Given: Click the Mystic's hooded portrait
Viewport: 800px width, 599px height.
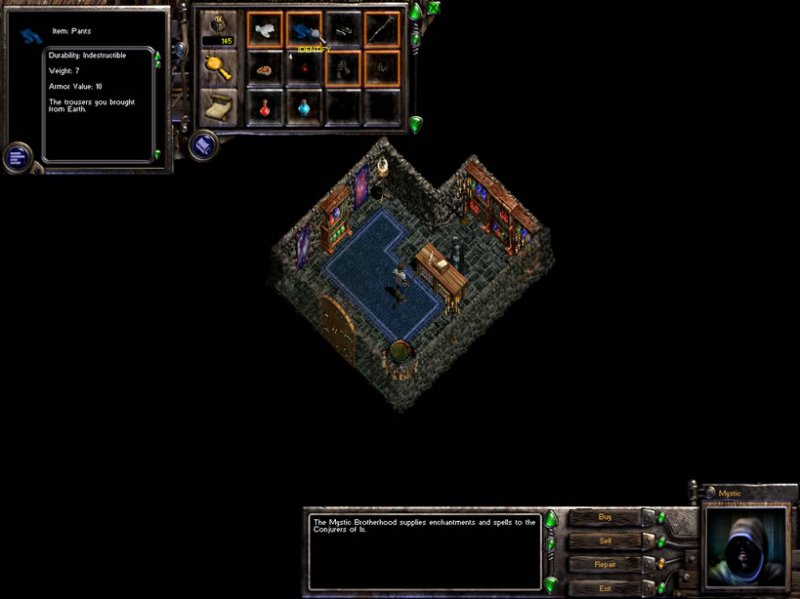Looking at the screenshot, I should [743, 546].
